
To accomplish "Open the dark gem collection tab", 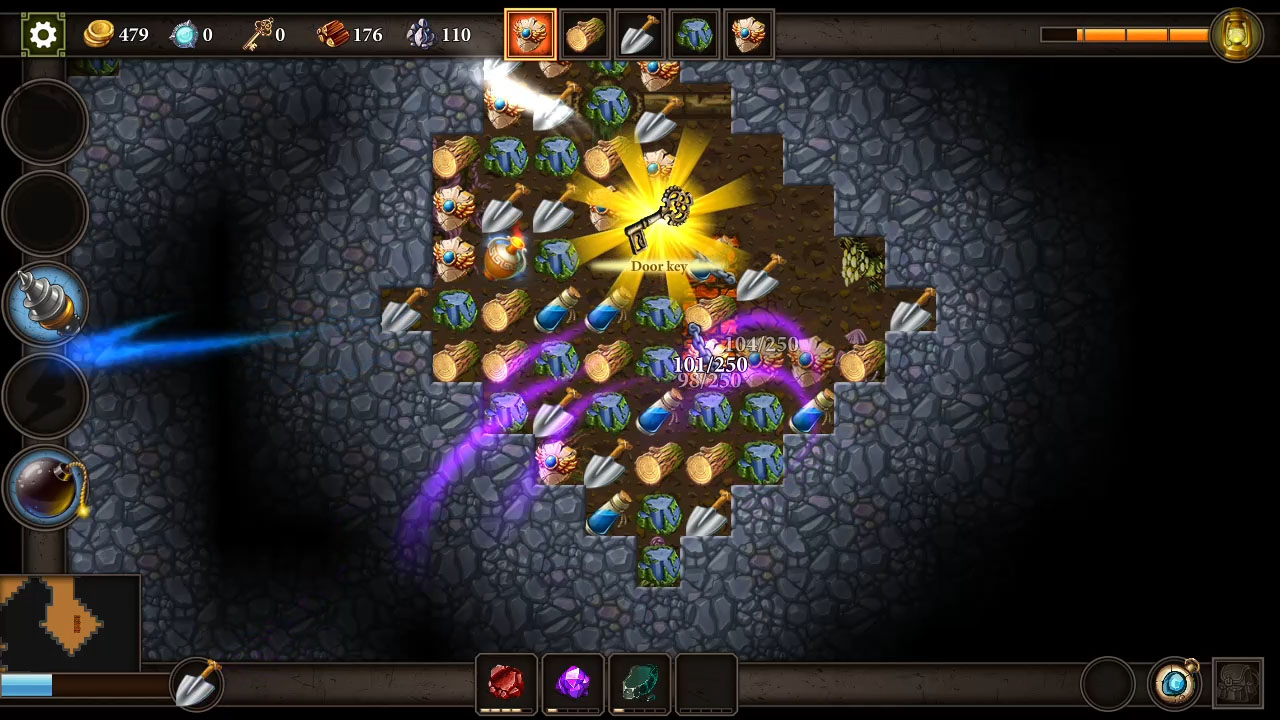I will (x=639, y=683).
